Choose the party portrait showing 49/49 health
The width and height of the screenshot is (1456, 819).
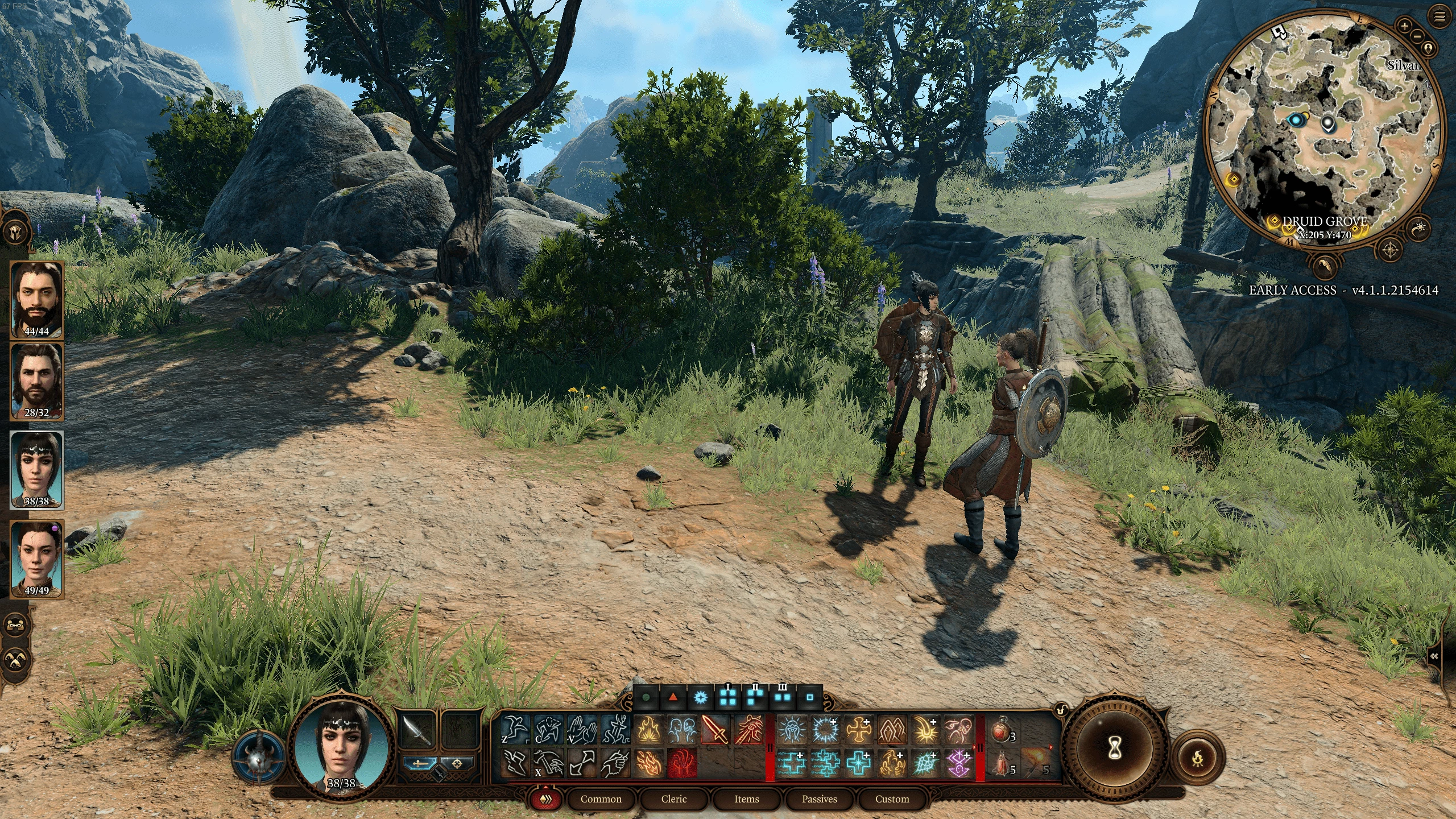tap(37, 559)
